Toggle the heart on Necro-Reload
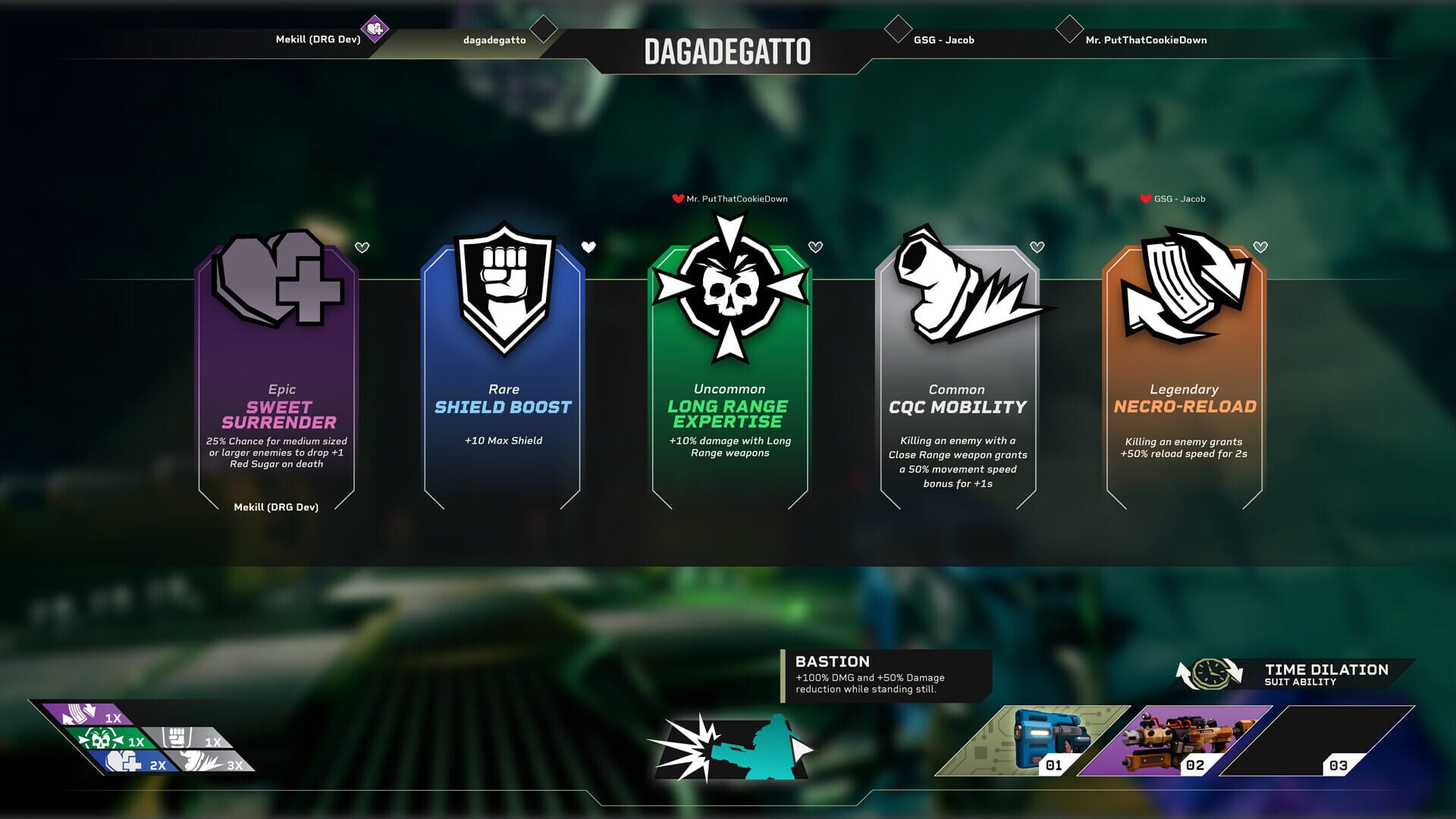This screenshot has height=819, width=1456. [1260, 247]
